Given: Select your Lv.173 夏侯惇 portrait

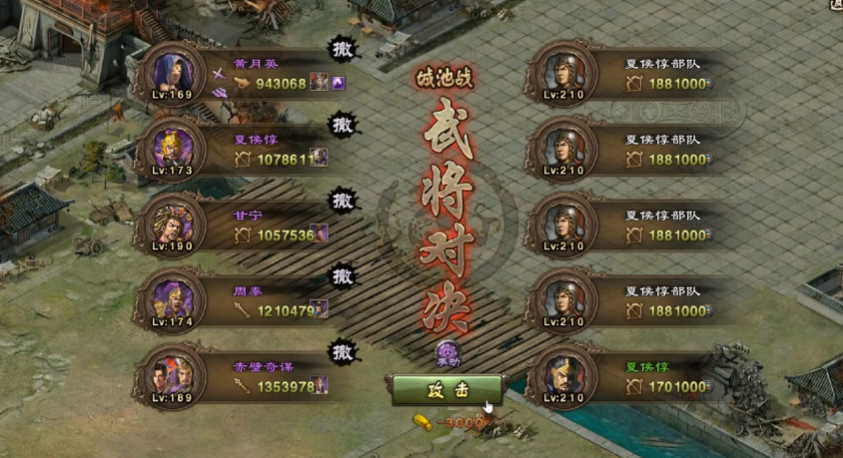Looking at the screenshot, I should tap(173, 147).
